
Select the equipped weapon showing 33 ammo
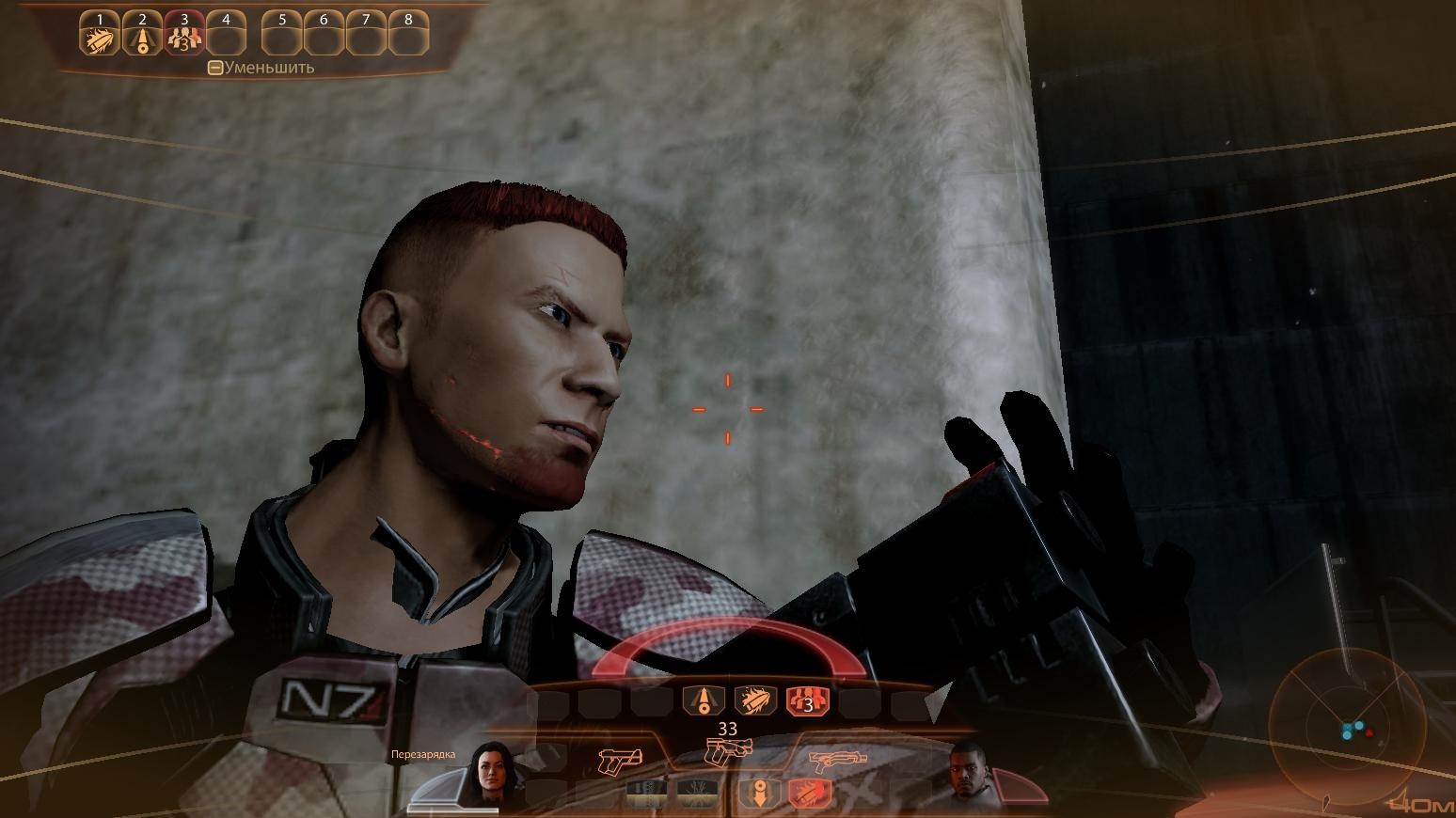click(728, 750)
